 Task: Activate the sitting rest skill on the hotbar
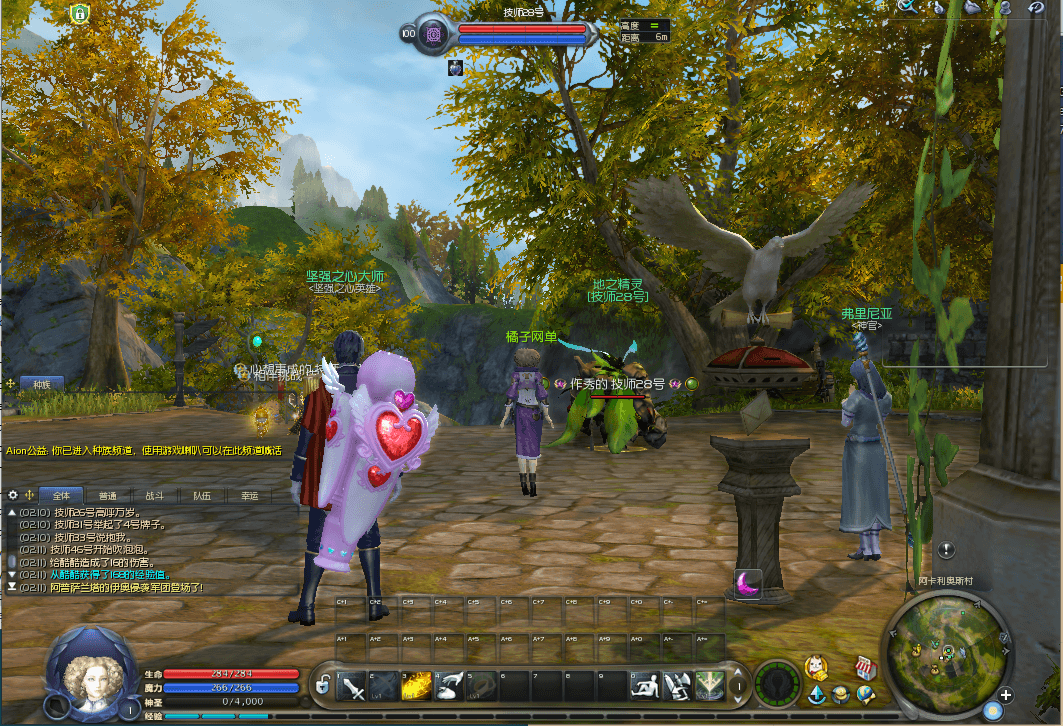[645, 686]
